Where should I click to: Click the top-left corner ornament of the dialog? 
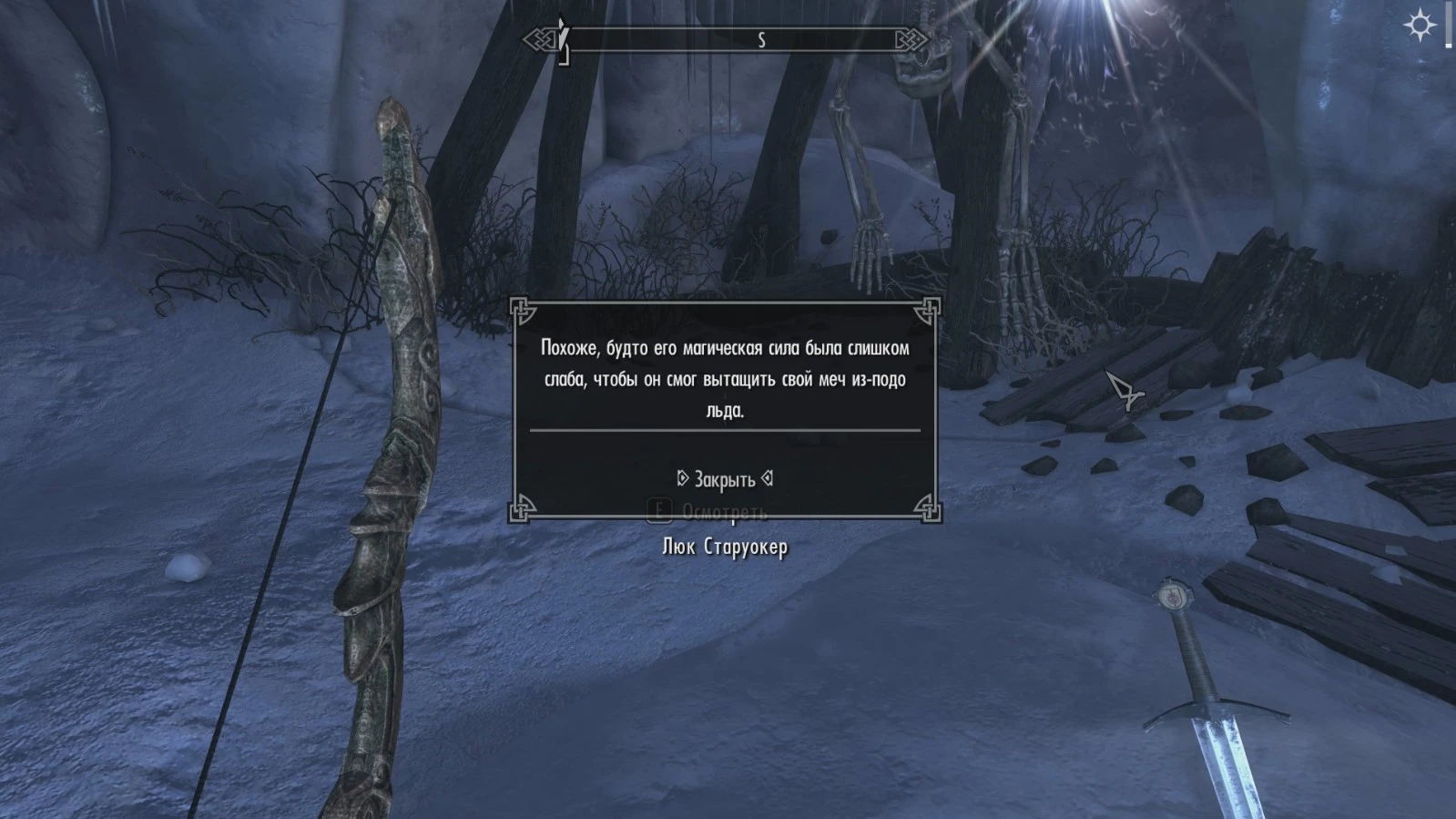coord(520,311)
